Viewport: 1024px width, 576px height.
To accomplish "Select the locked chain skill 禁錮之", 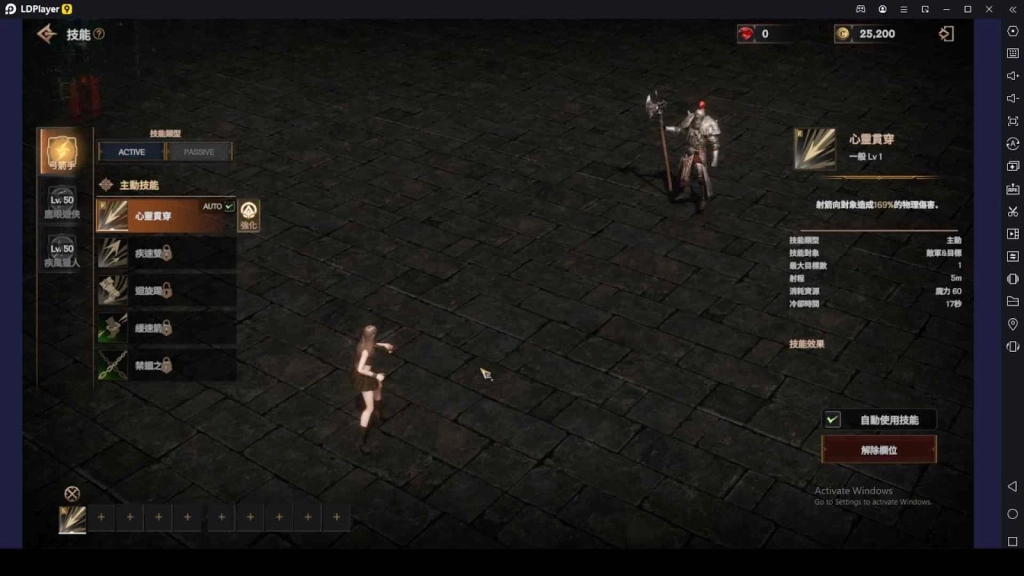I will coord(165,364).
